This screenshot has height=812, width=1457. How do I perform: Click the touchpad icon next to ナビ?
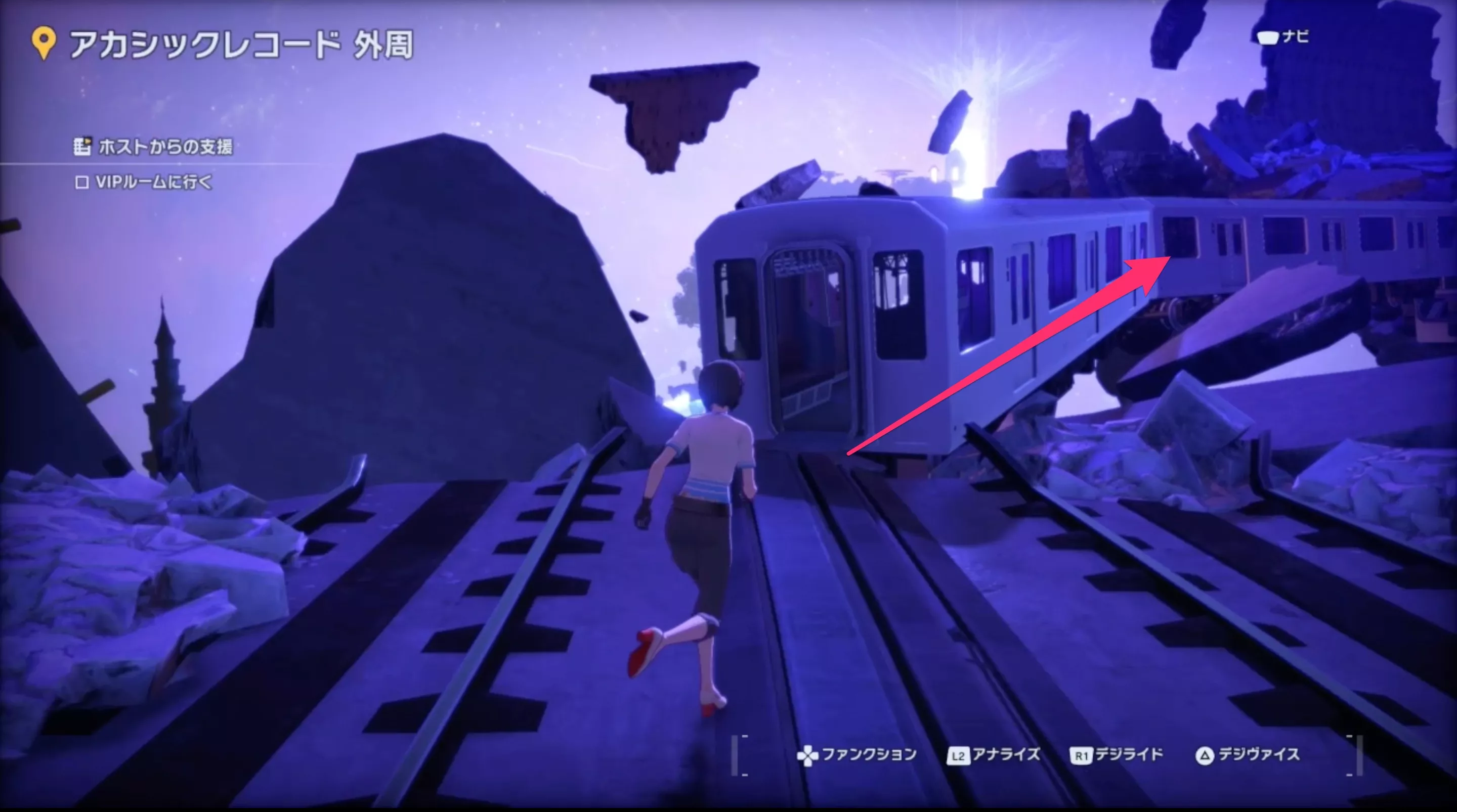tap(1268, 39)
